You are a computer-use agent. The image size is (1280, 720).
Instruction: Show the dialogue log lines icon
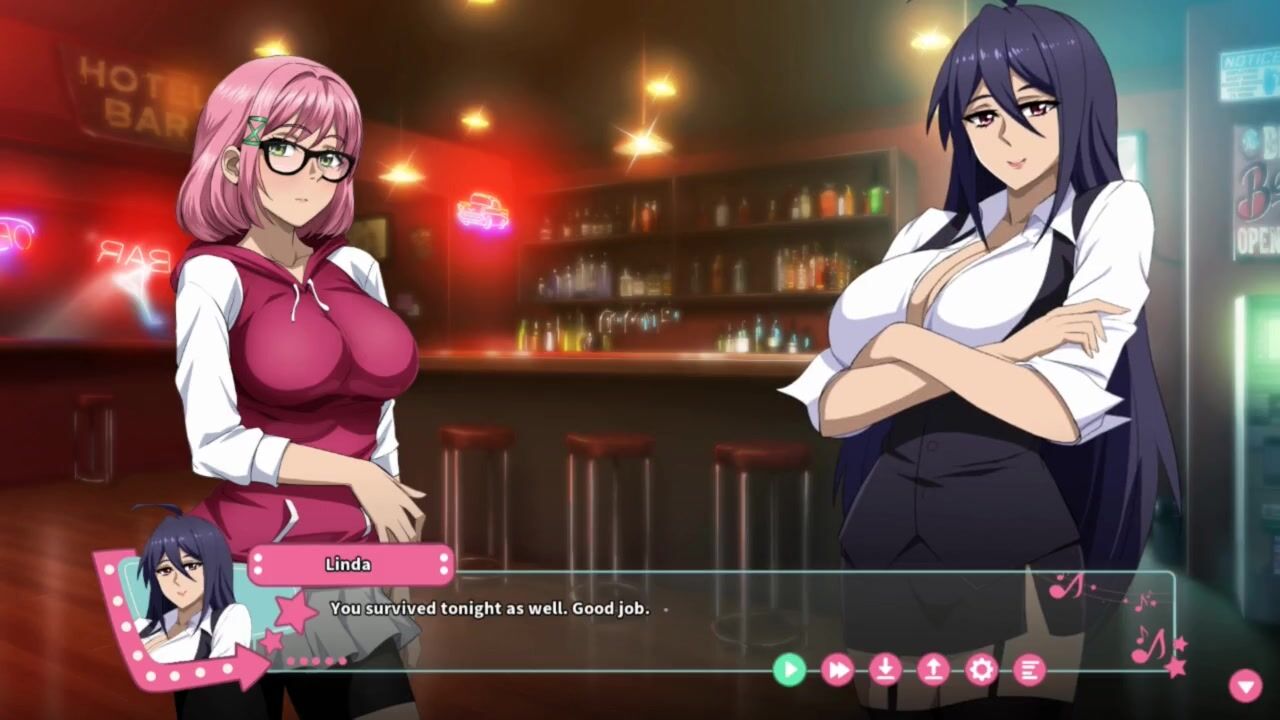[x=1029, y=669]
